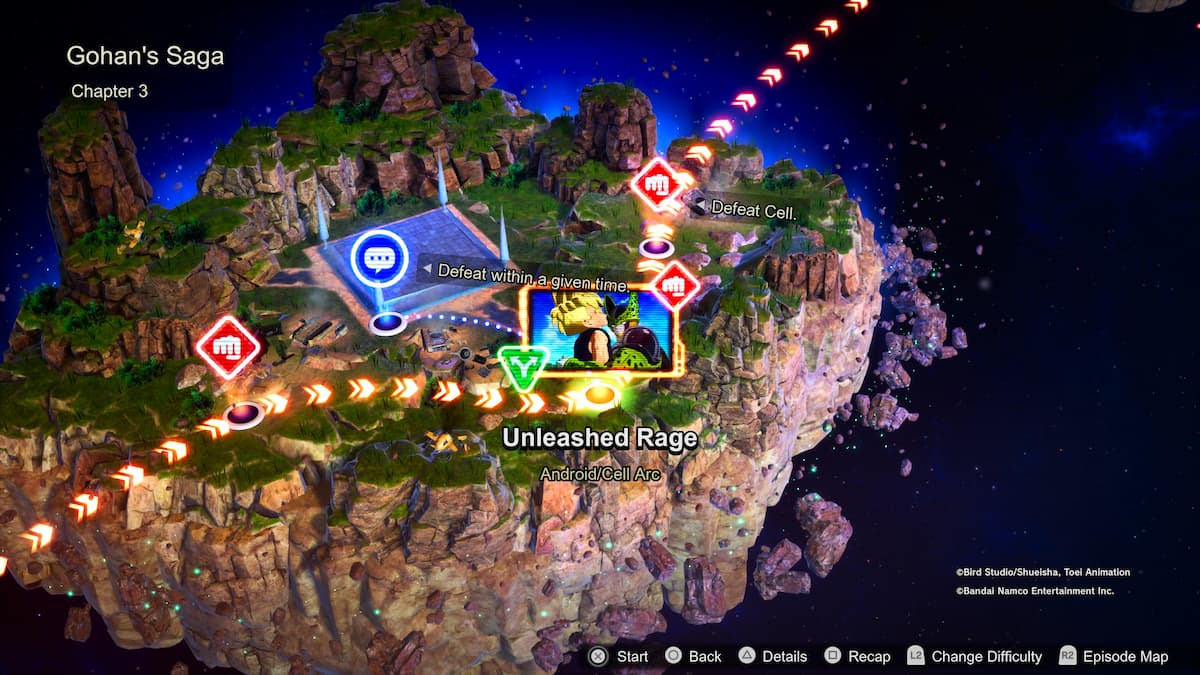Select the fist node beside Defeat within a given time
This screenshot has height=675, width=1200.
[675, 287]
